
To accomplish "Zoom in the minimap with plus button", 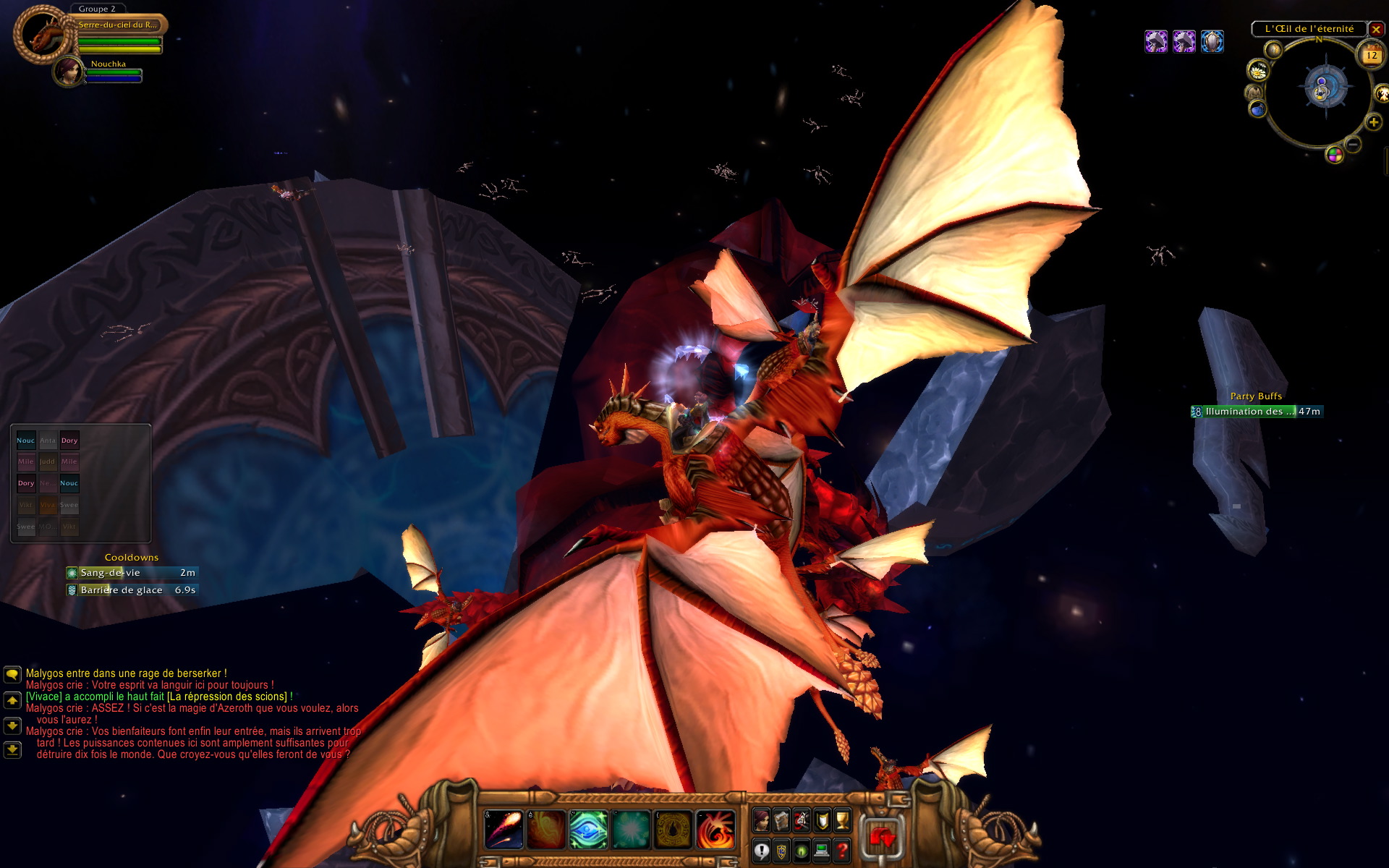I will click(x=1373, y=122).
